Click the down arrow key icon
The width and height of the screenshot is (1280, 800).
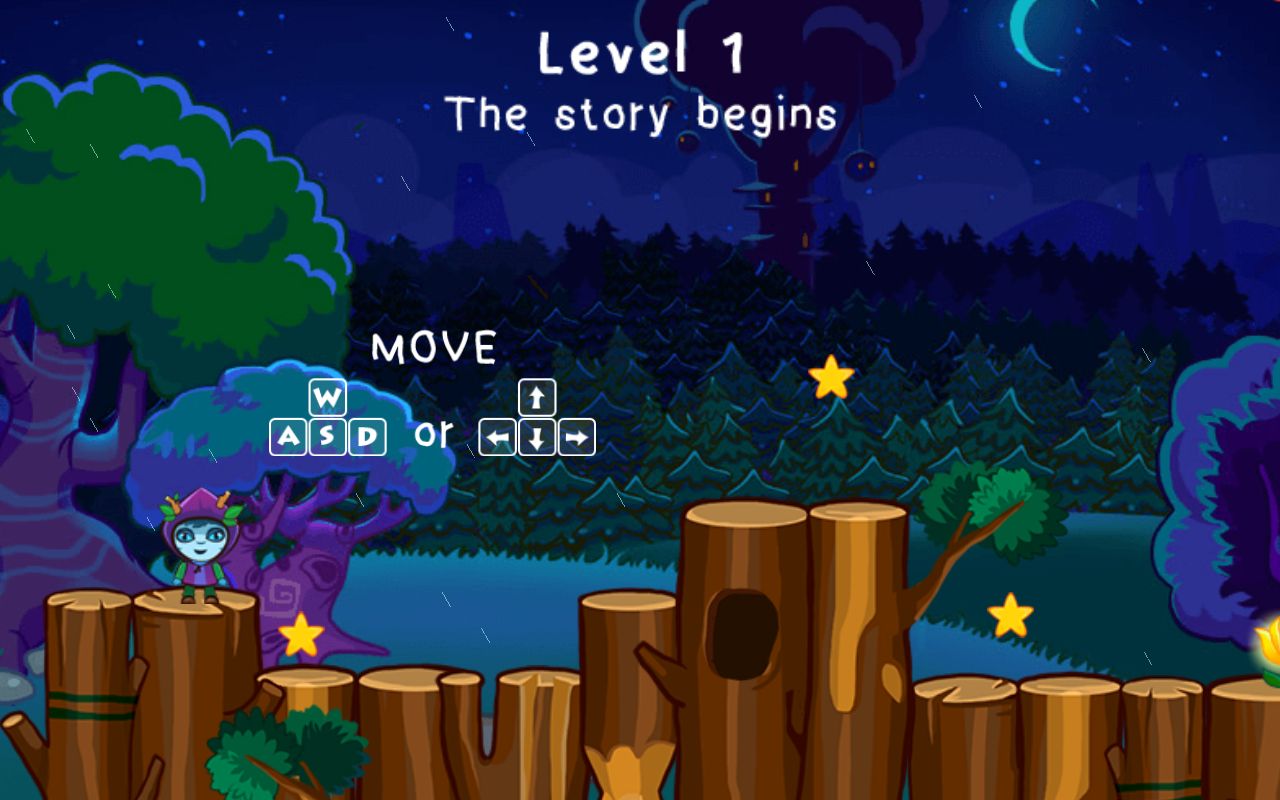point(536,435)
